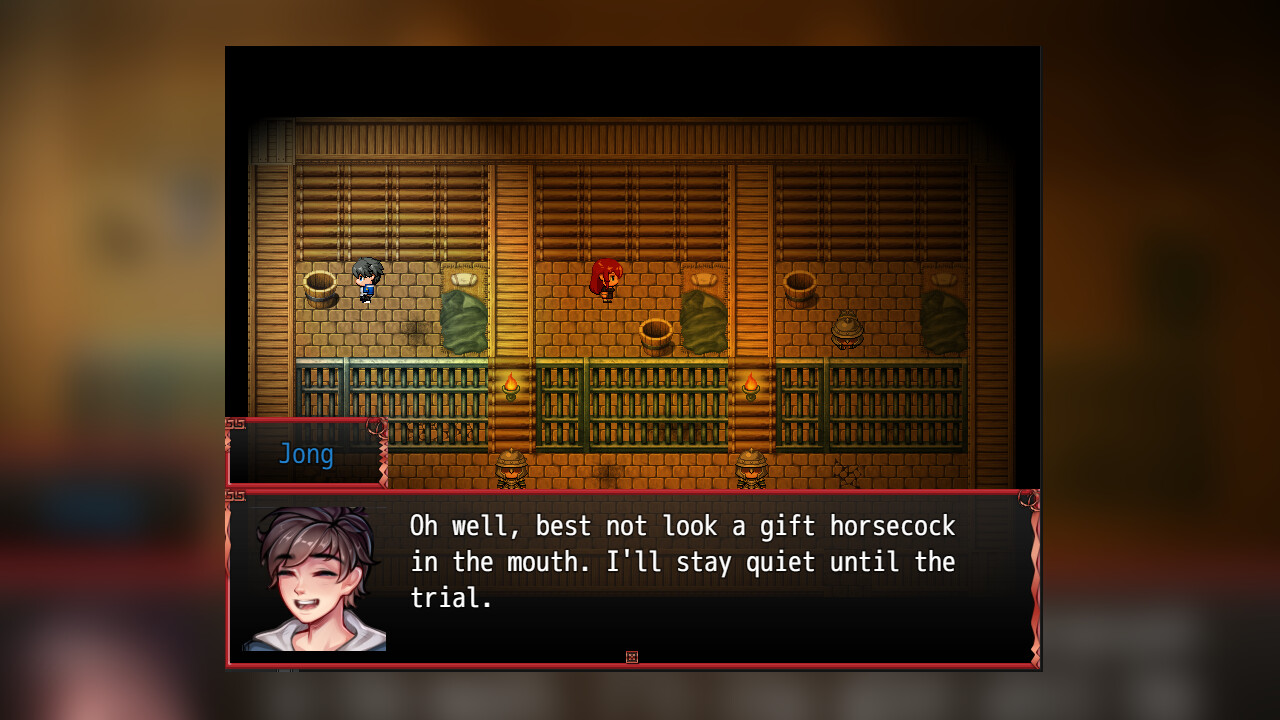Click the Jong name plate
This screenshot has height=720, width=1280.
(x=306, y=454)
